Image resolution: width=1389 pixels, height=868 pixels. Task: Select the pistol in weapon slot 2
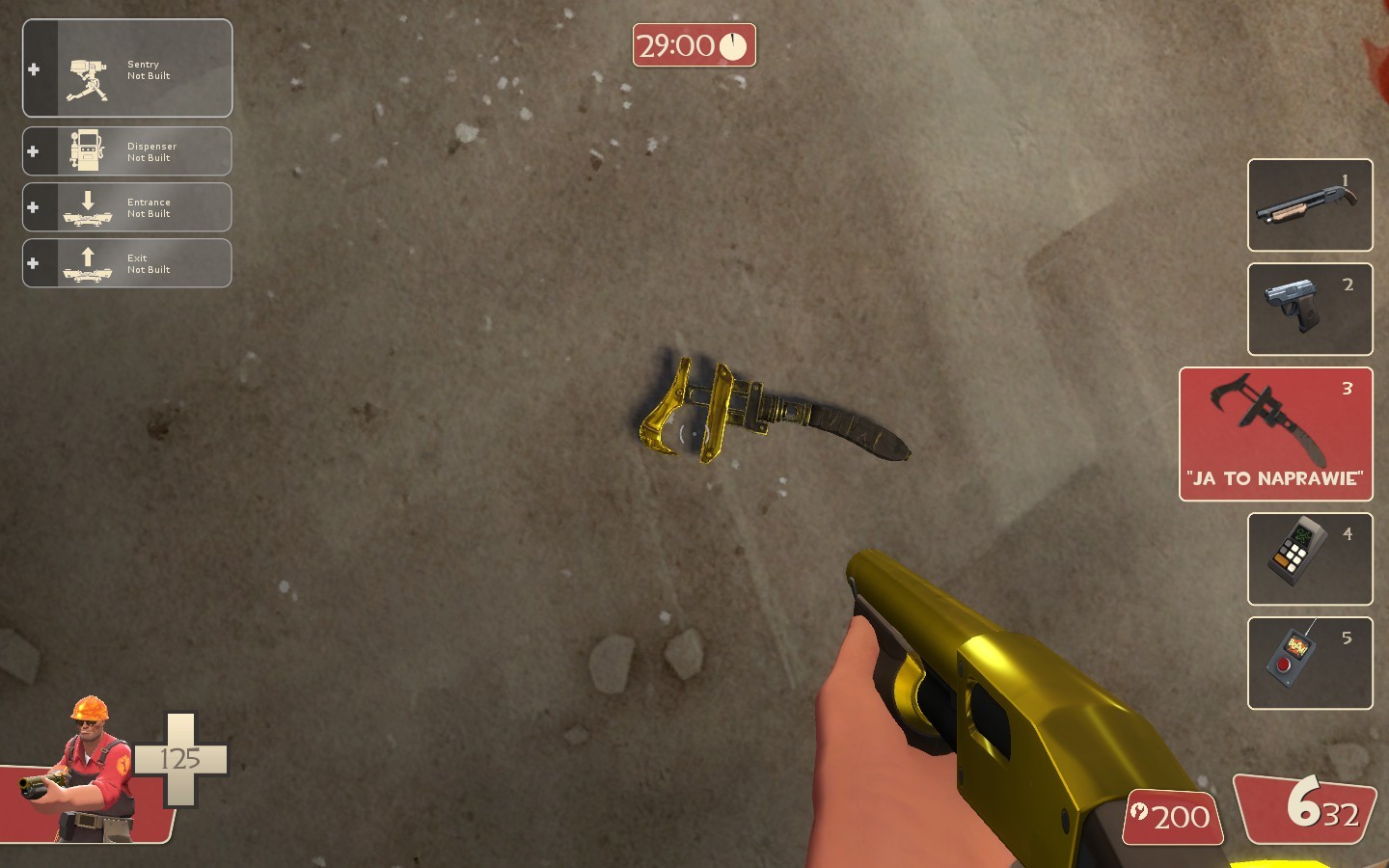click(1309, 309)
